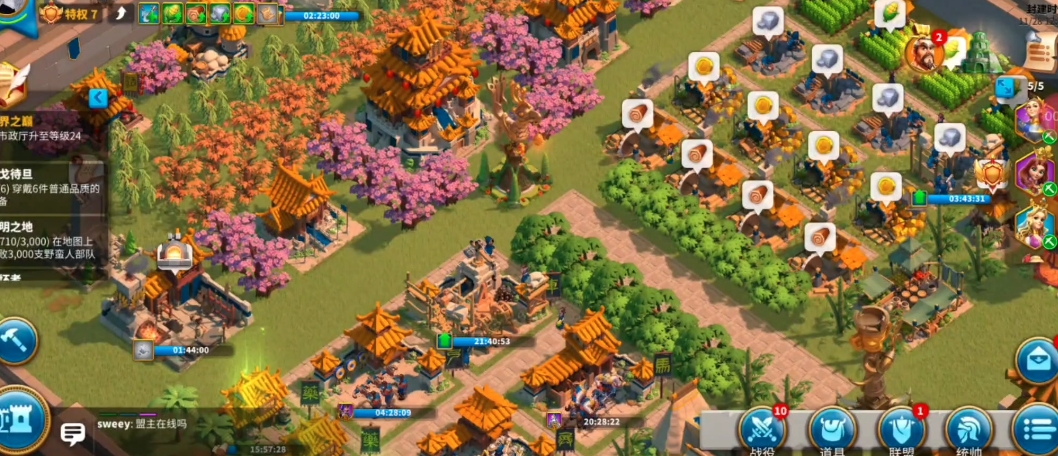This screenshot has height=456, width=1058.
Task: Collapse the quest panel with the left arrow
Action: click(x=98, y=98)
